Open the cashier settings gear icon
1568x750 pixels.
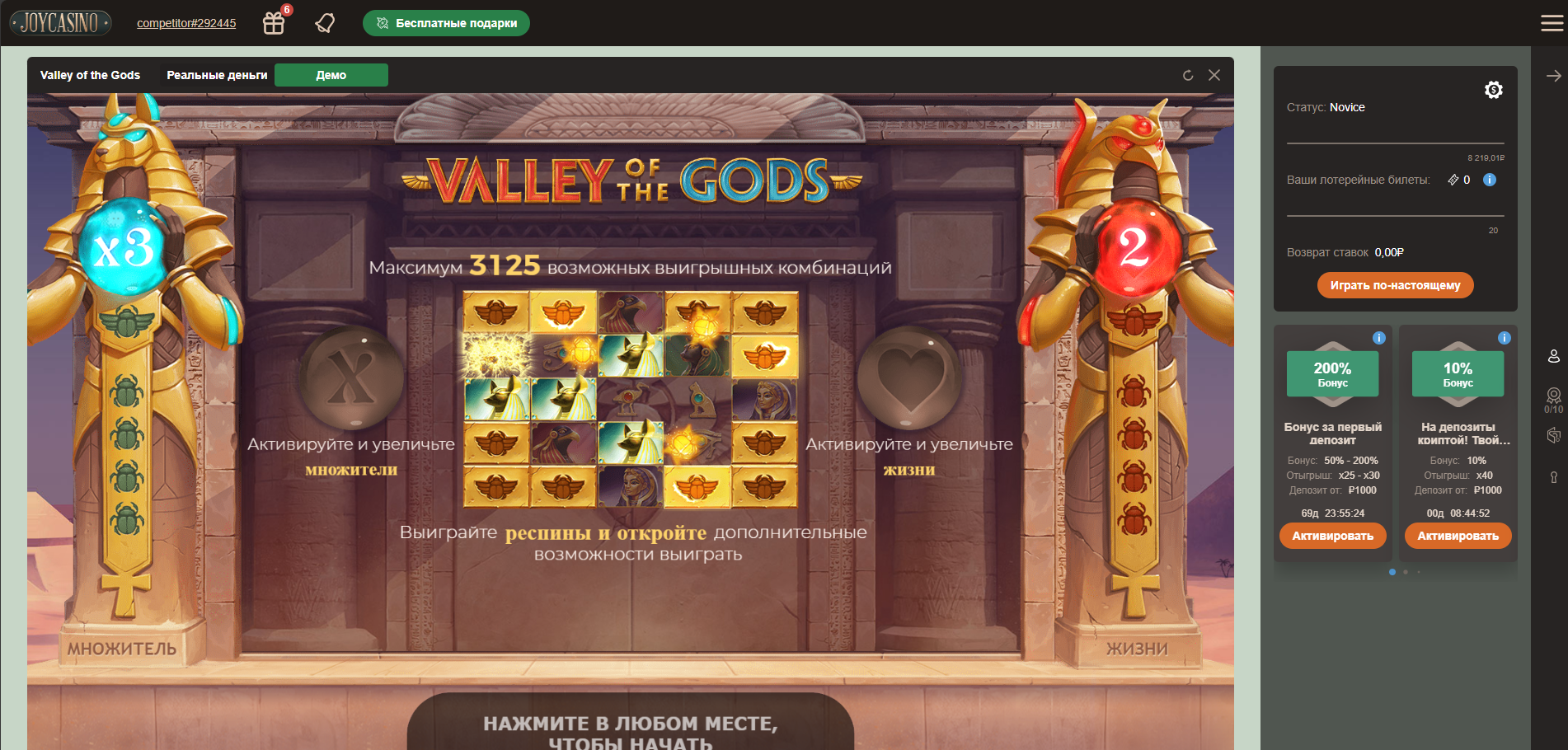(x=1494, y=89)
